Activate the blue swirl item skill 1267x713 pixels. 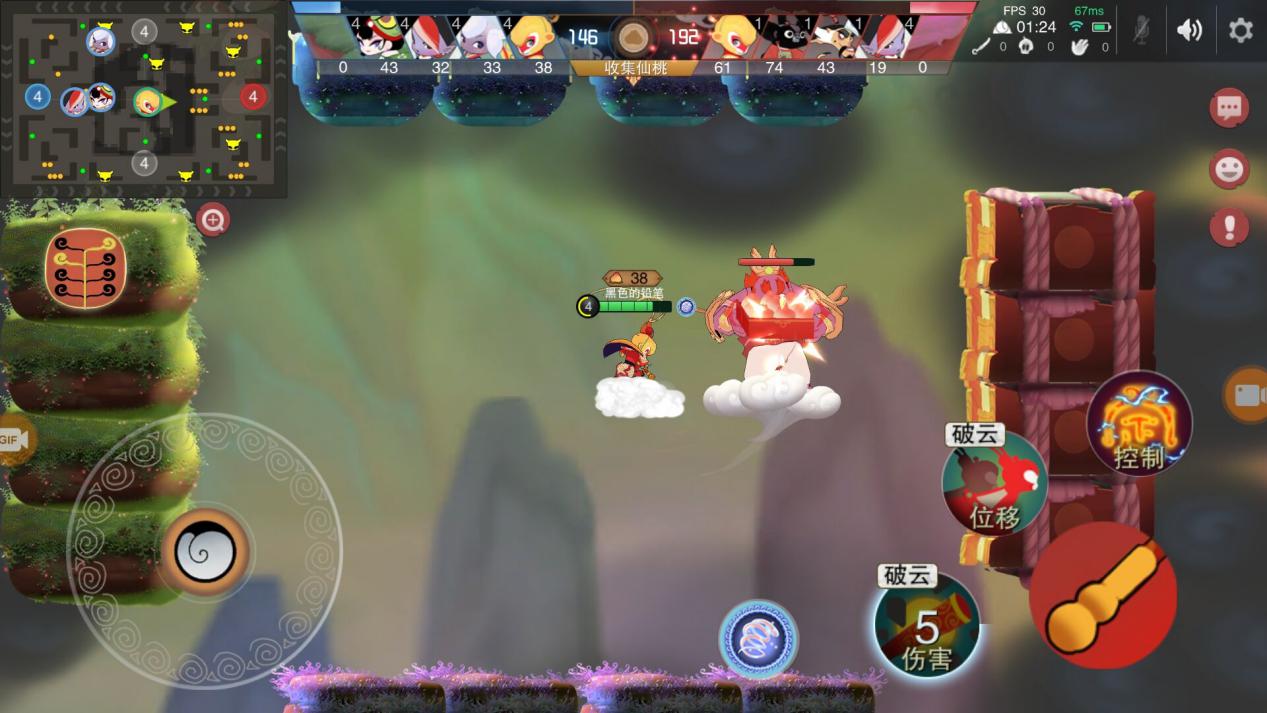click(758, 638)
